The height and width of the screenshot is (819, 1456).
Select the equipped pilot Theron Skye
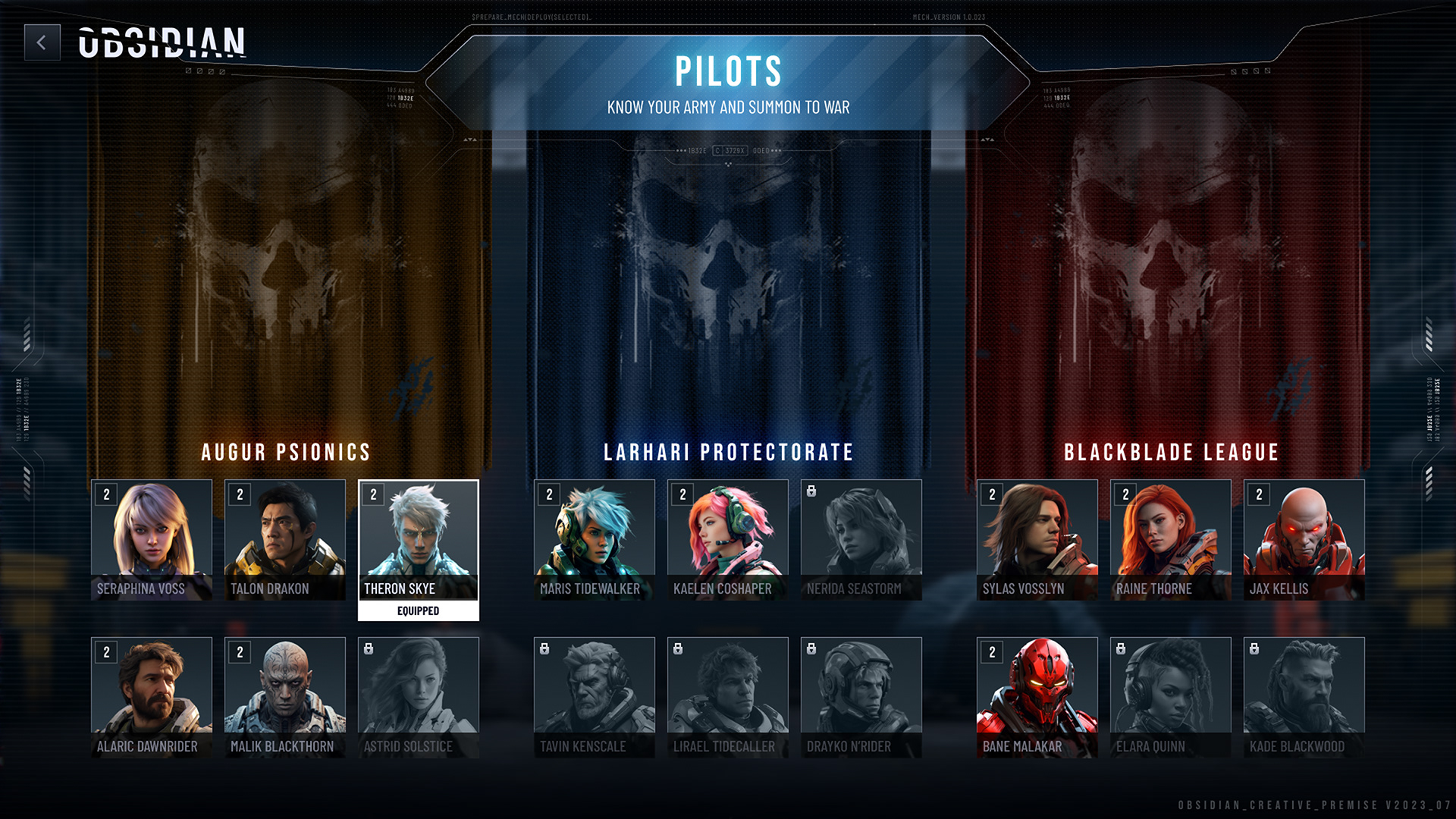(x=419, y=539)
